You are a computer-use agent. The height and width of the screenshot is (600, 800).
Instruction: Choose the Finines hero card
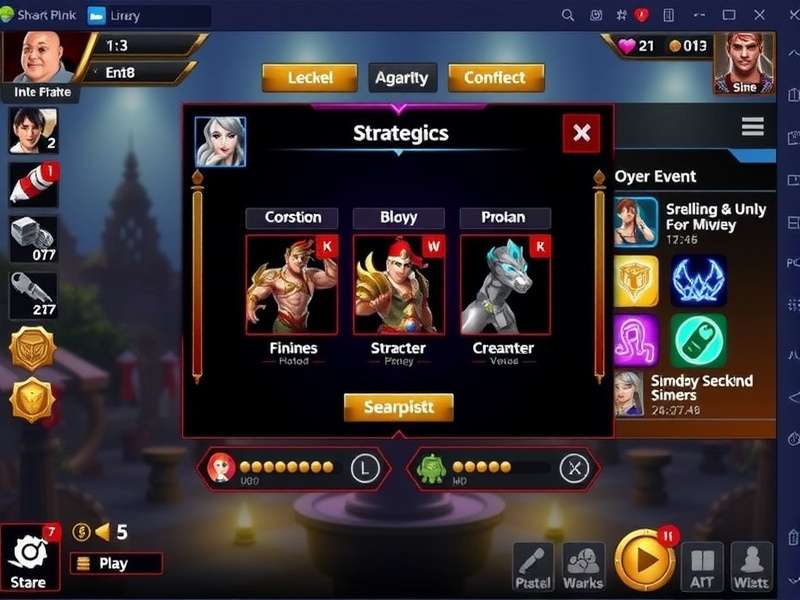(292, 285)
